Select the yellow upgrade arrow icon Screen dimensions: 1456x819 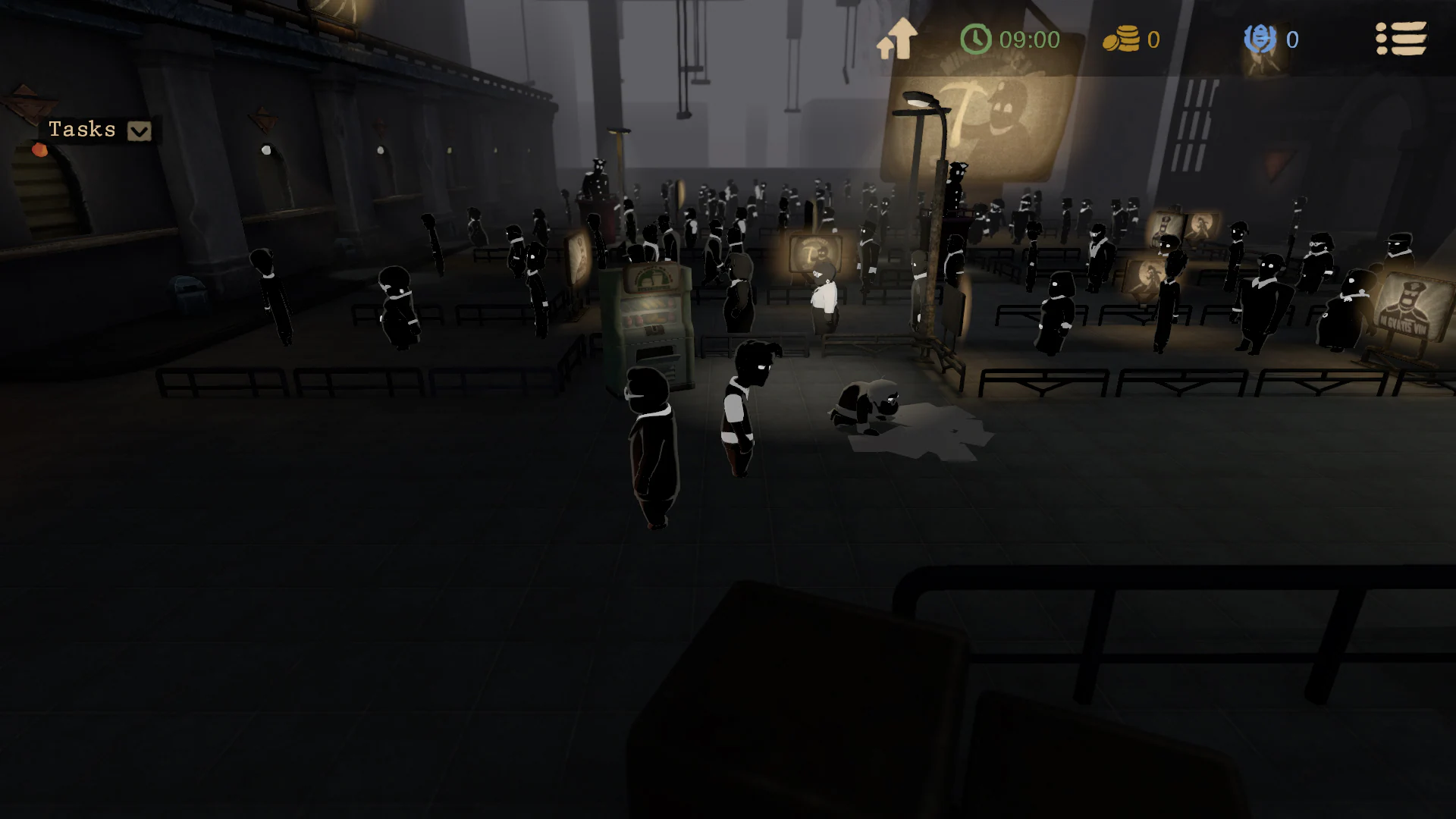899,36
